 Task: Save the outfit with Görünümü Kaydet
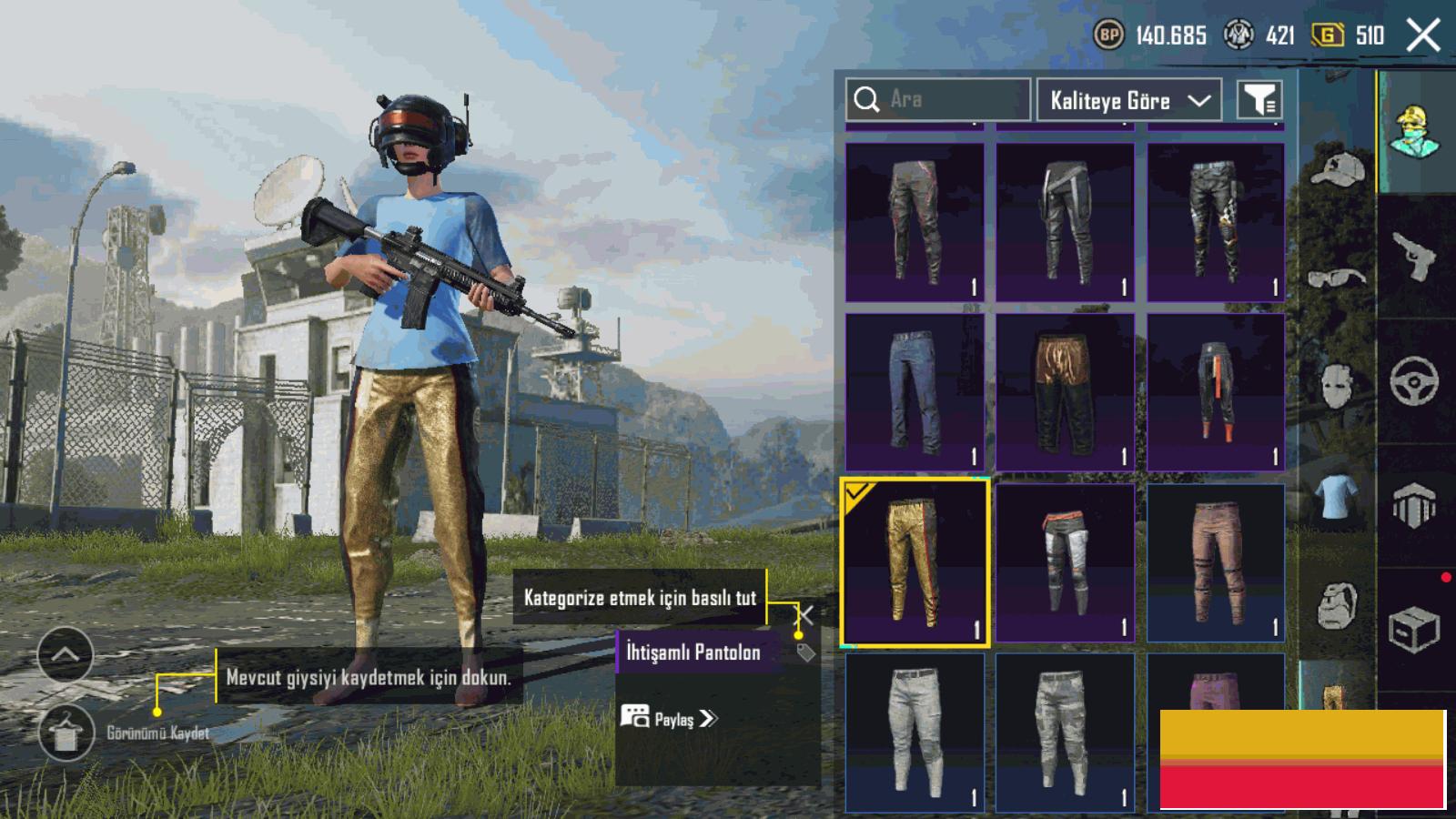pos(66,733)
